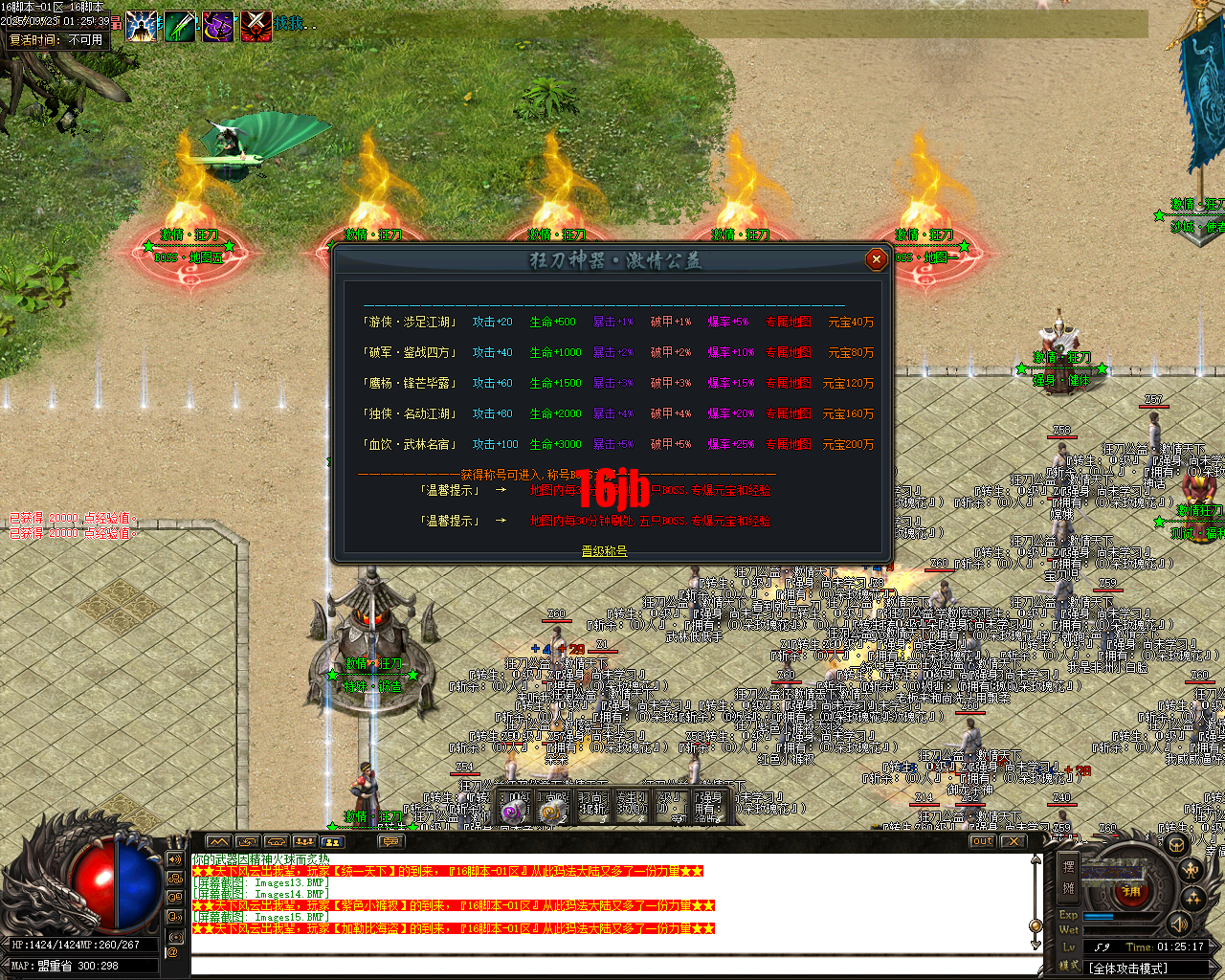Viewport: 1225px width, 980px height.
Task: Open the 全体攻击模式 attack mode selector
Action: 1128,967
